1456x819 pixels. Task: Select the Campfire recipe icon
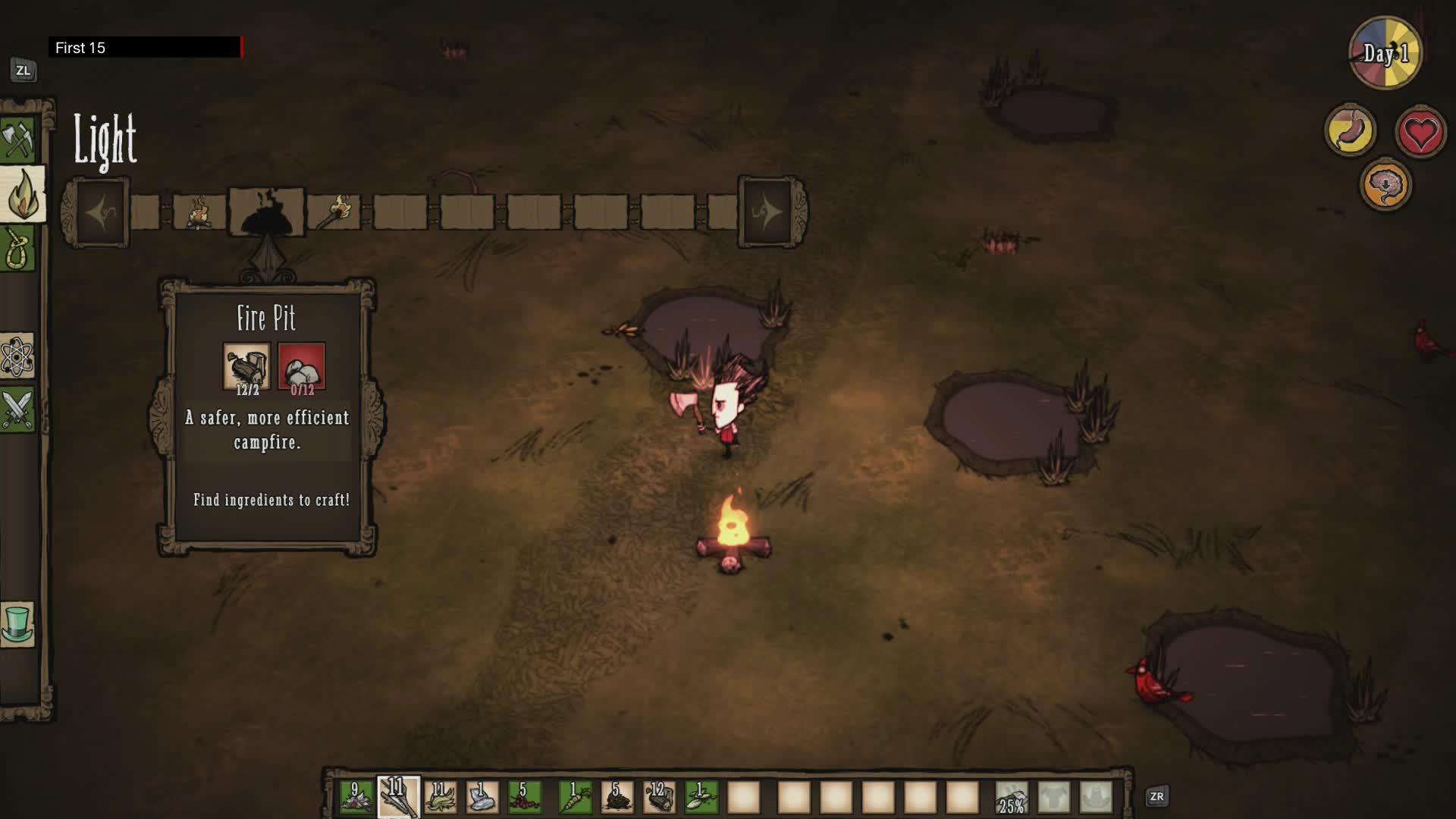click(199, 212)
